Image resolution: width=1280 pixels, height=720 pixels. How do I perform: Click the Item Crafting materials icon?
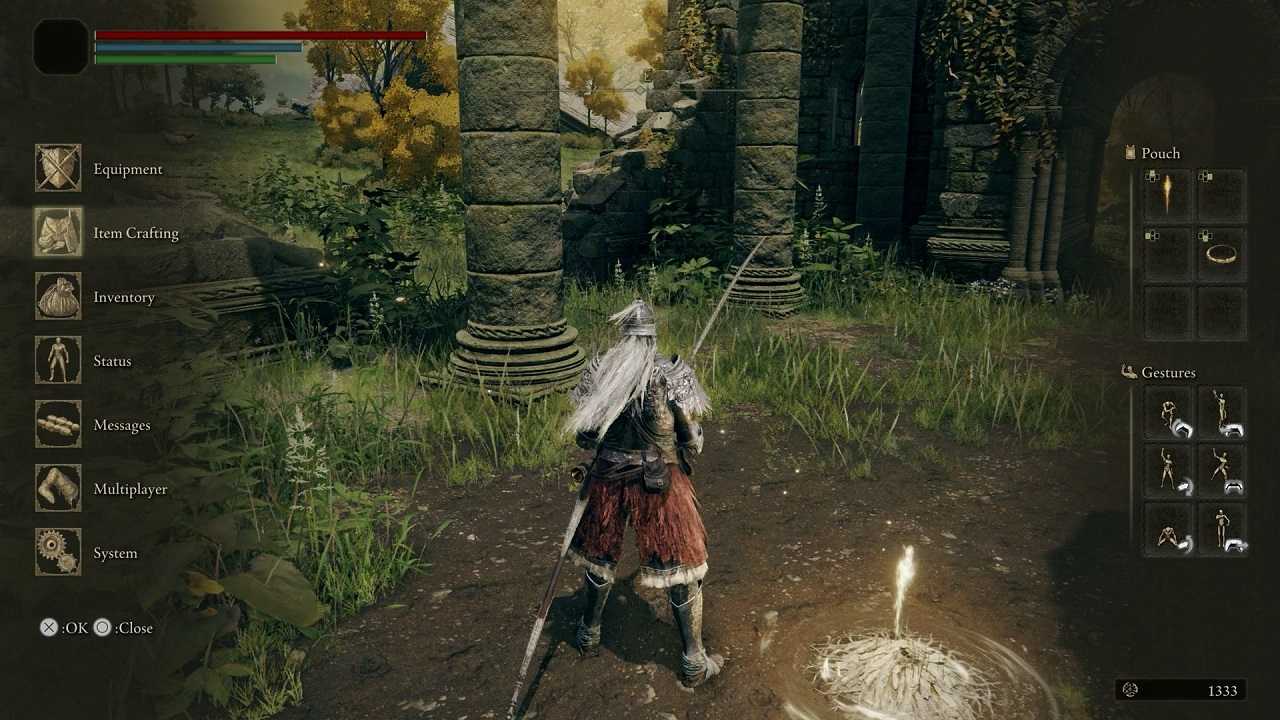(58, 233)
